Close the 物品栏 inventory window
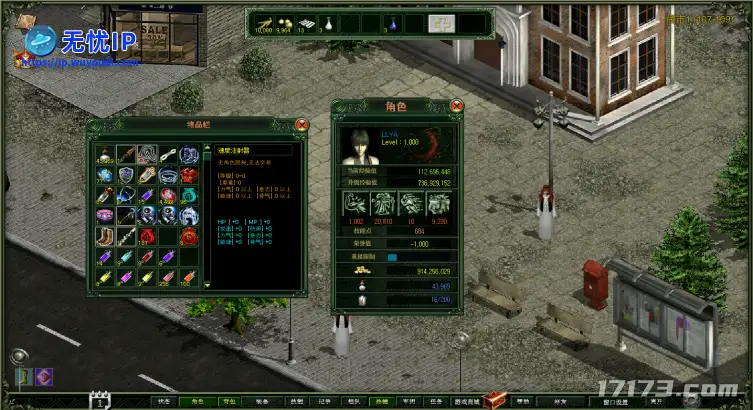The width and height of the screenshot is (753, 410). click(302, 125)
